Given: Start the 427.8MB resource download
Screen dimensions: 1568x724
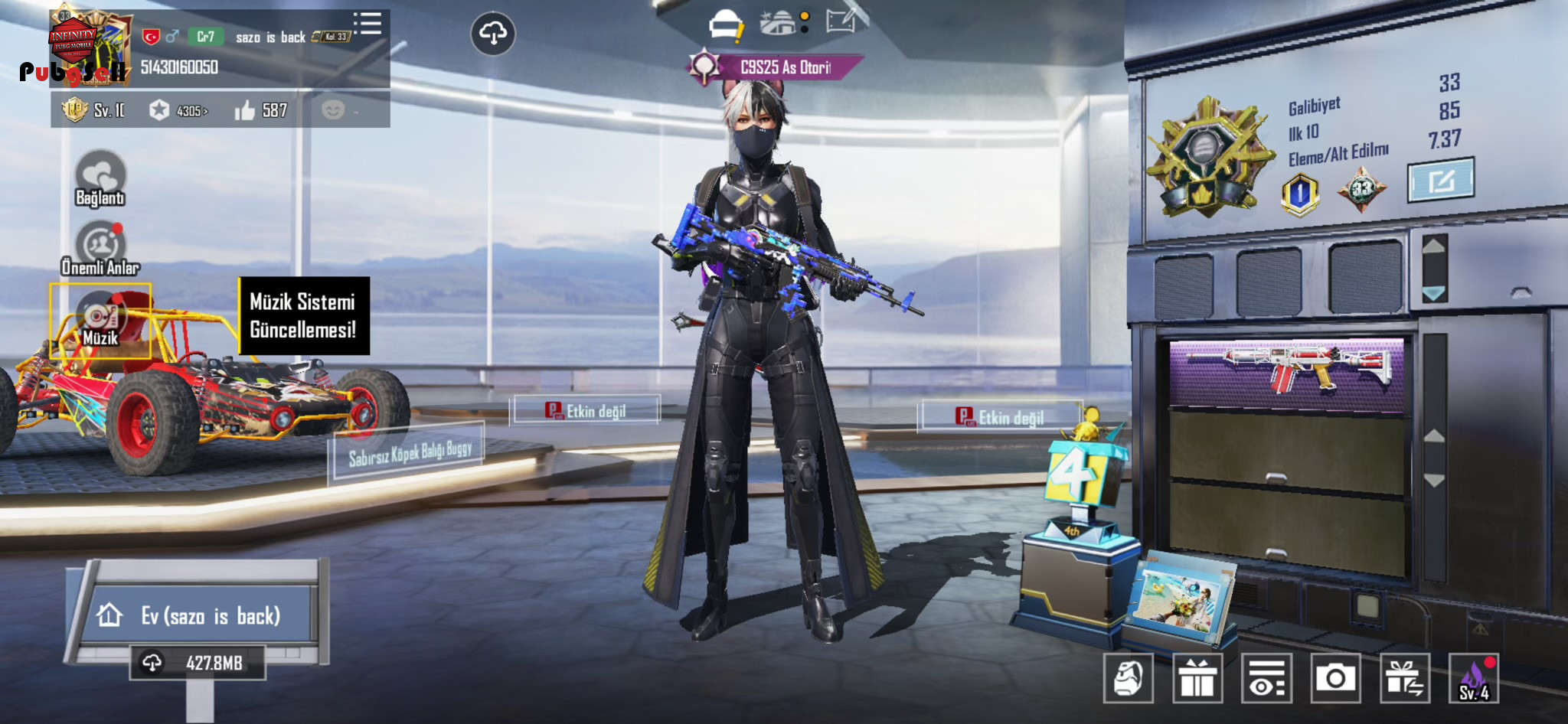Looking at the screenshot, I should pyautogui.click(x=198, y=663).
